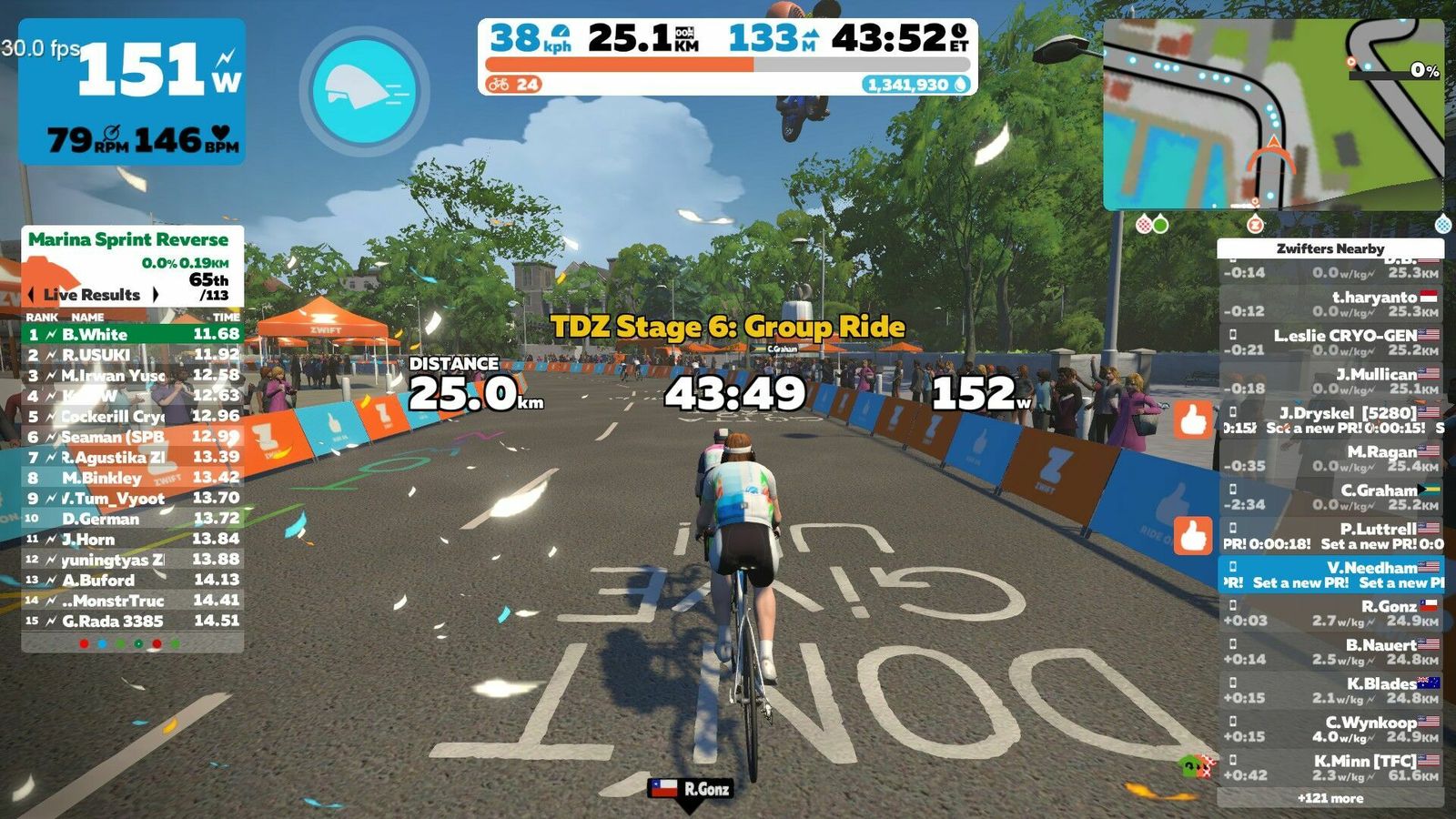Click the left arrow next to Live Results
The width and height of the screenshot is (1456, 819).
tap(33, 295)
